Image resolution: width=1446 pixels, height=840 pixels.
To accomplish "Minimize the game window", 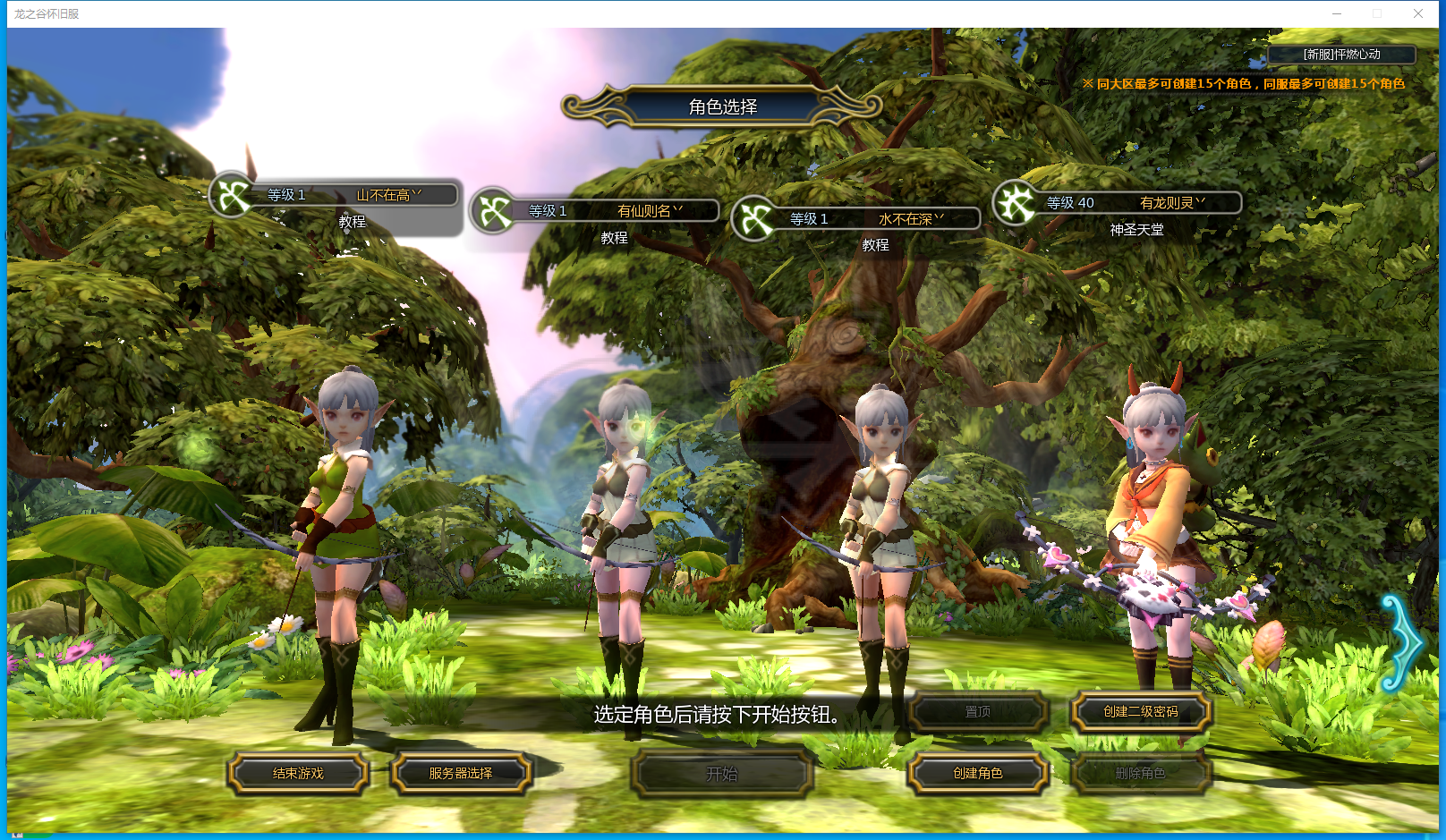I will [1337, 13].
